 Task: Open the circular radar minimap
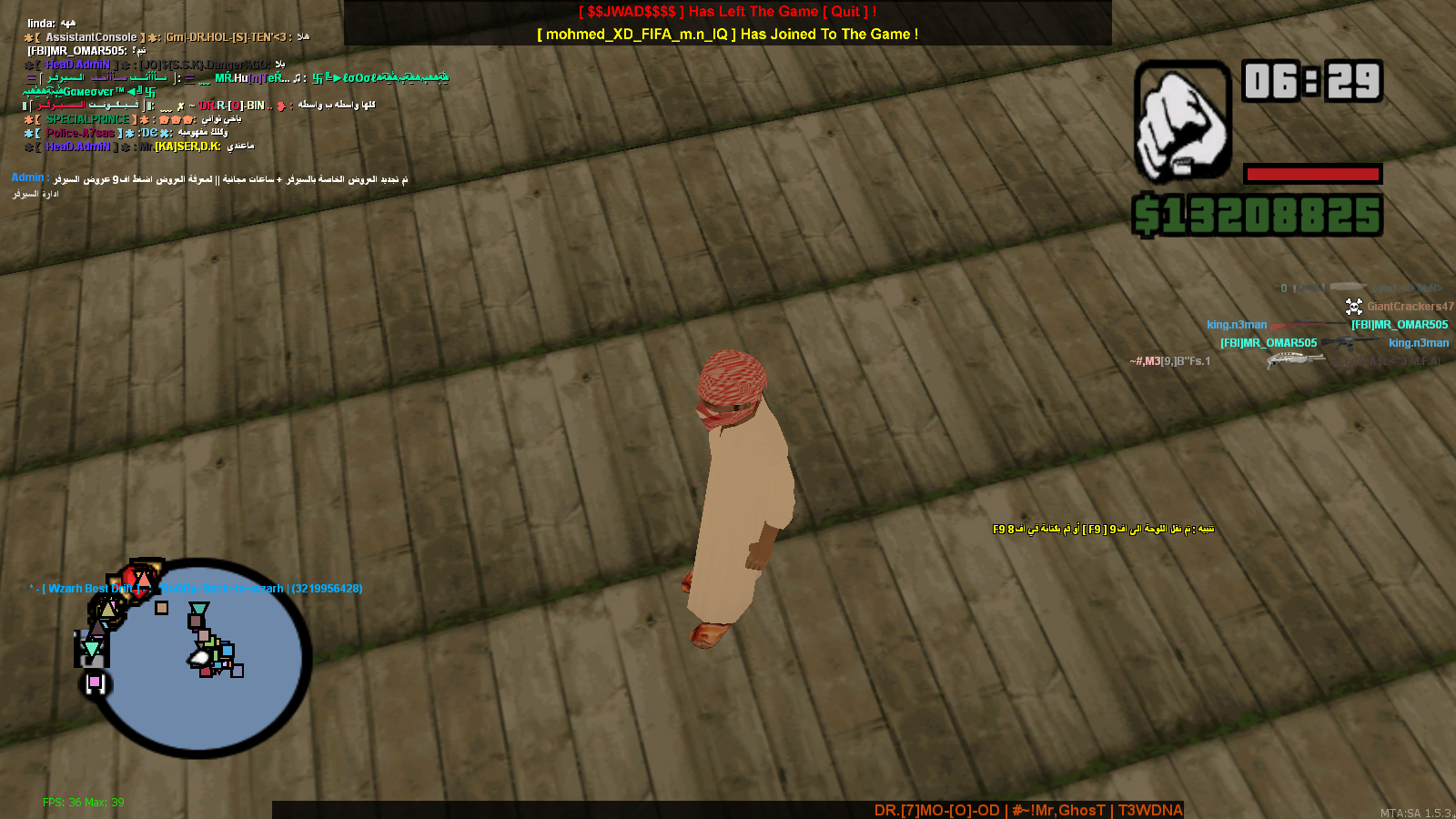[x=202, y=658]
